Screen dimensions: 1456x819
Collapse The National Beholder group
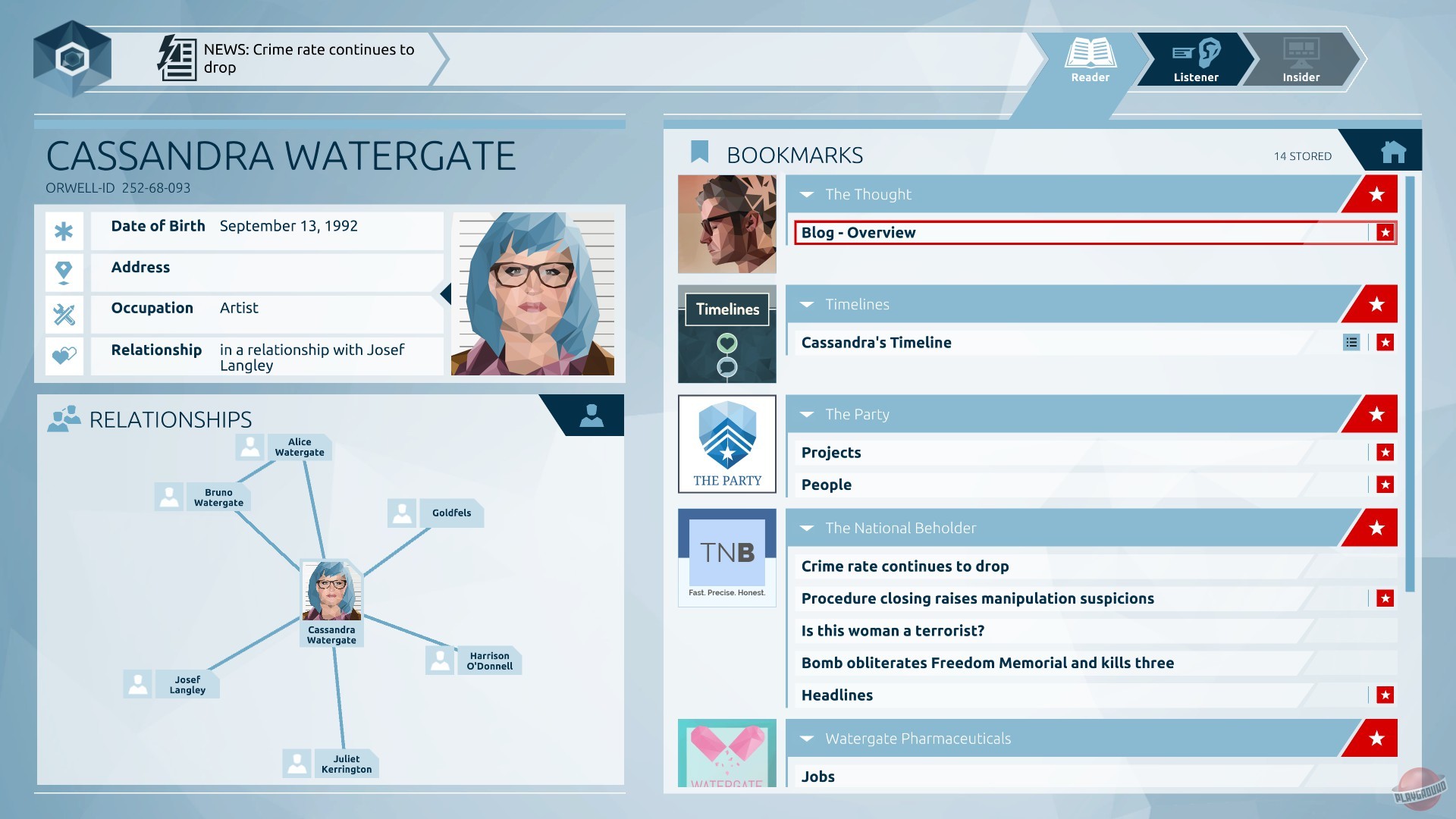807,528
